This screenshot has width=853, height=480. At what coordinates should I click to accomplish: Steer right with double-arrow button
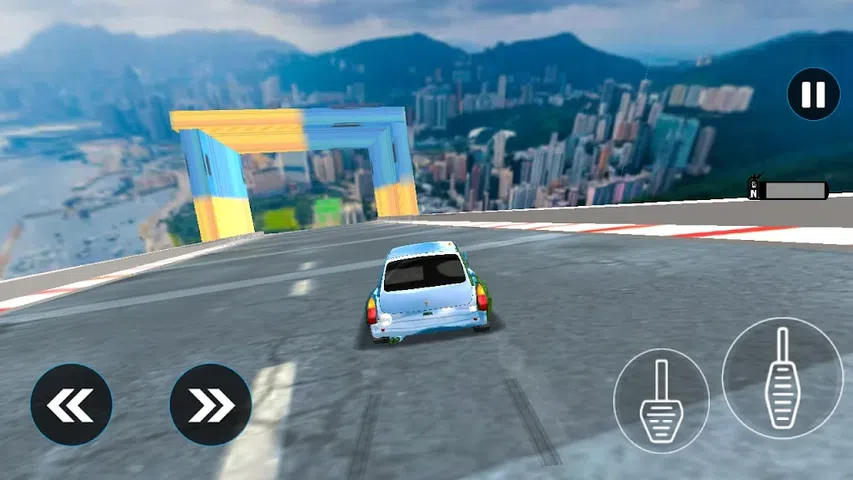pyautogui.click(x=210, y=405)
